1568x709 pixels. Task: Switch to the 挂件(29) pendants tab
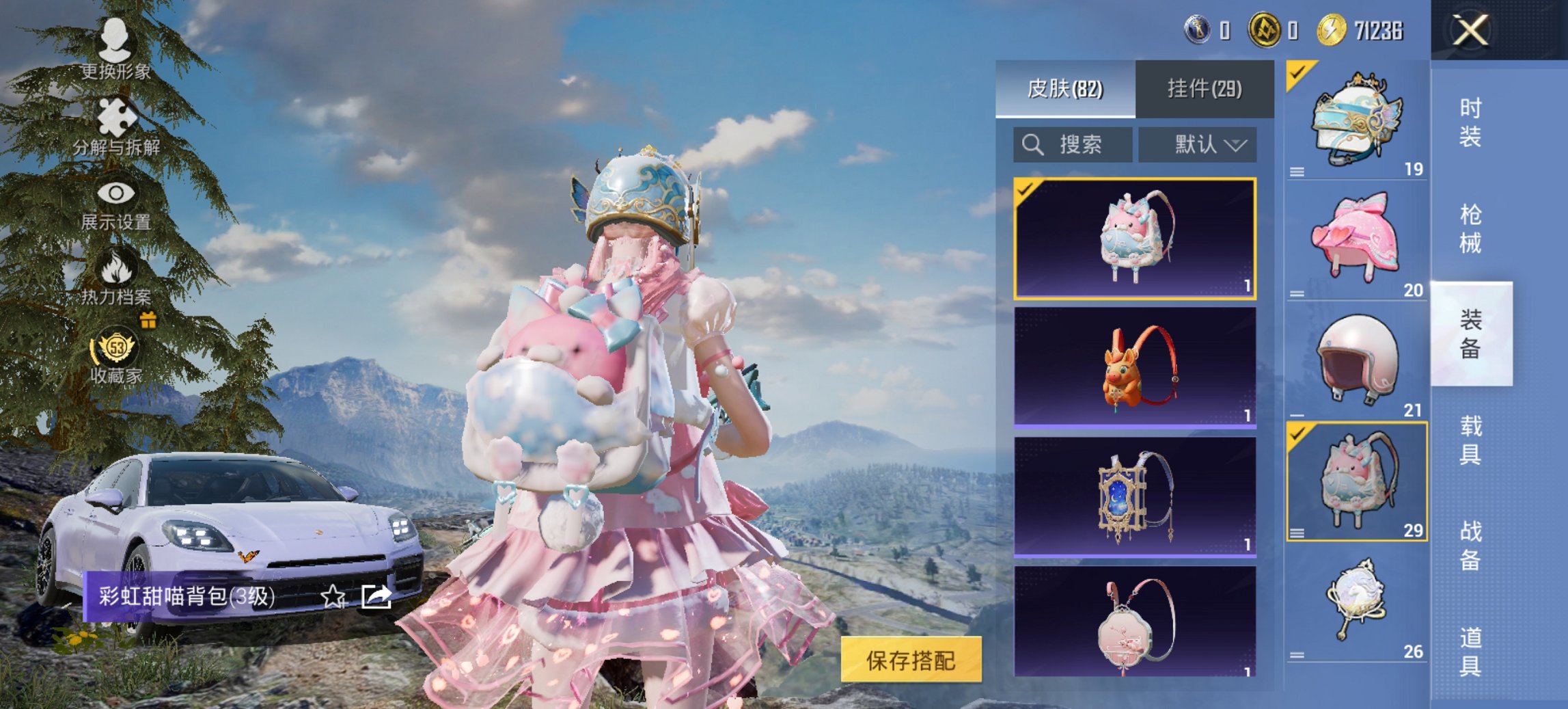tap(1206, 90)
